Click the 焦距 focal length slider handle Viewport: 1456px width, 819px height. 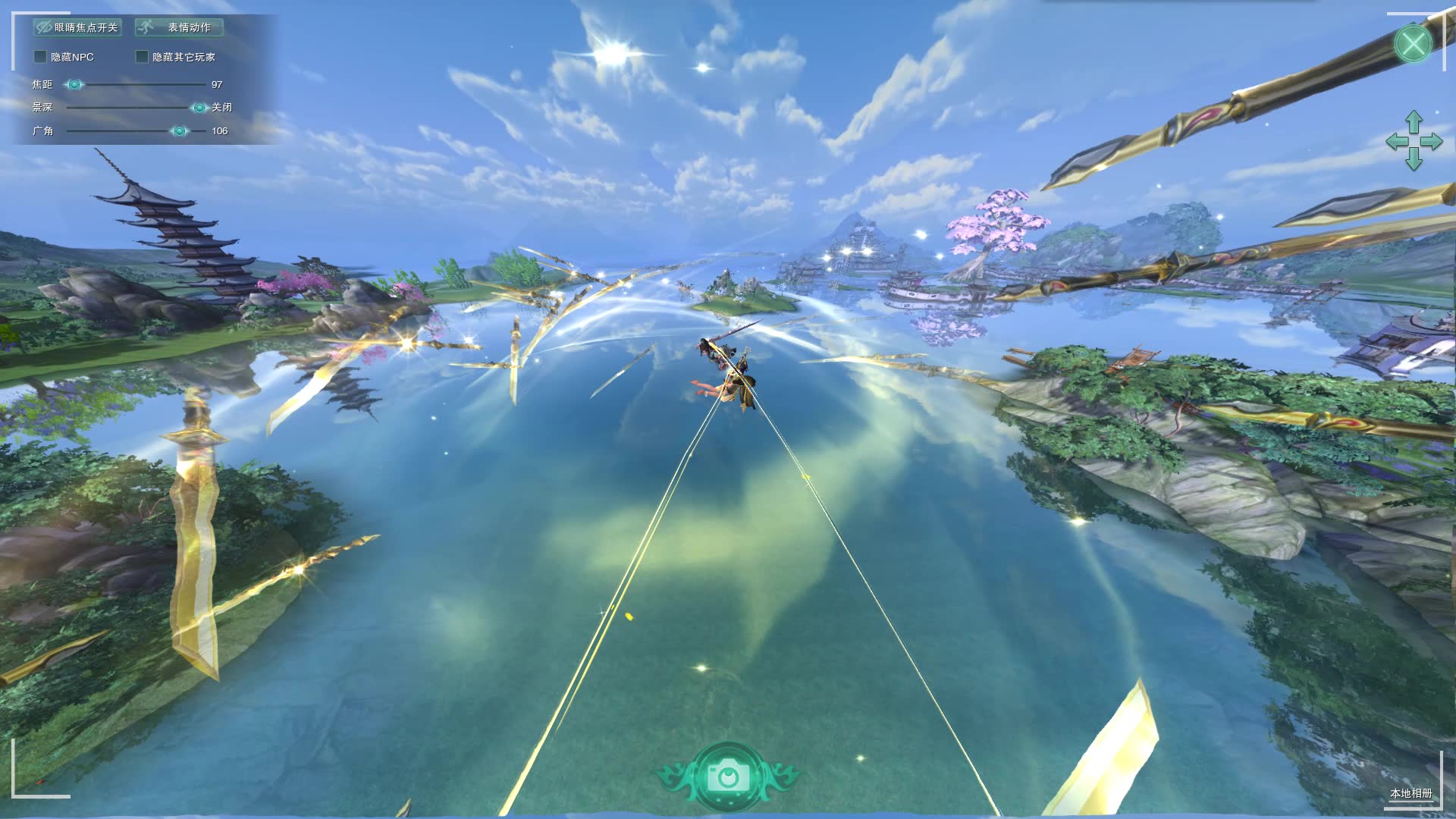(x=74, y=85)
